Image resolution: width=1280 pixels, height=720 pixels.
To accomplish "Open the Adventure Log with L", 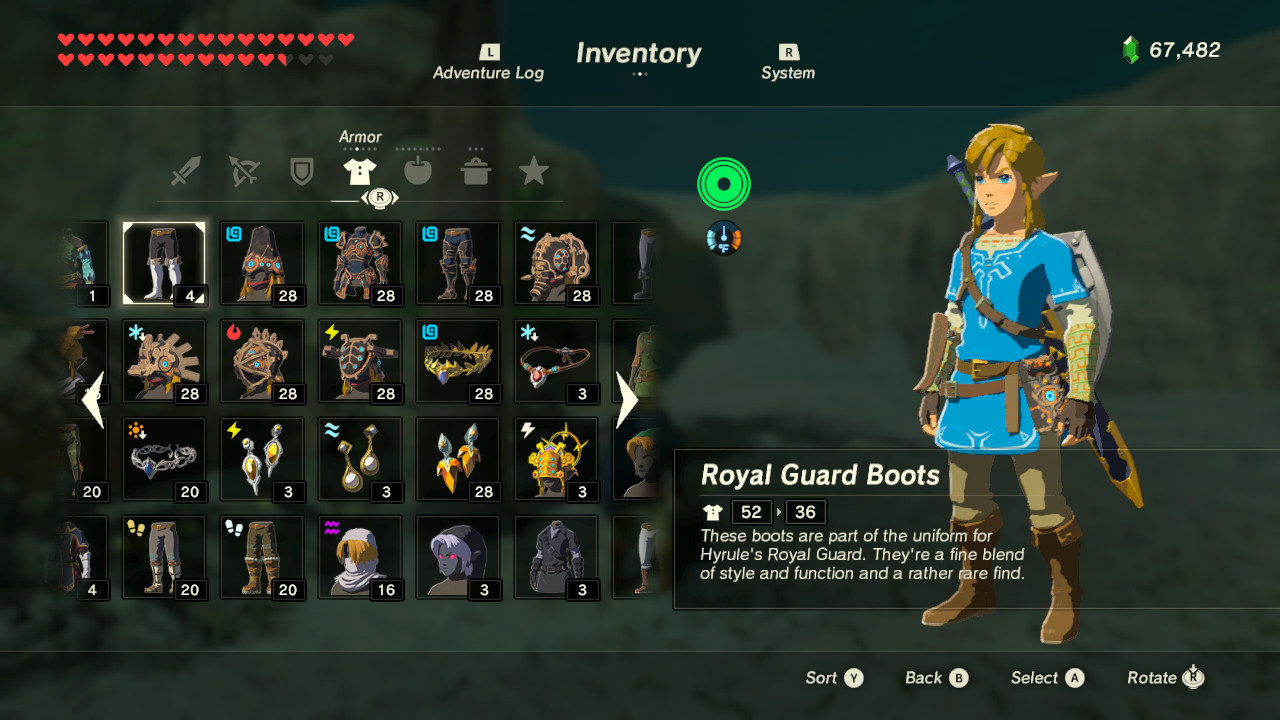I will (x=489, y=62).
